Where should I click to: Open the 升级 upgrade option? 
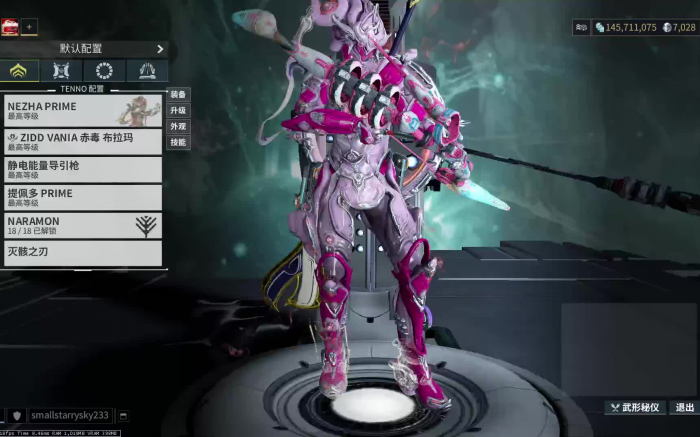(x=178, y=111)
